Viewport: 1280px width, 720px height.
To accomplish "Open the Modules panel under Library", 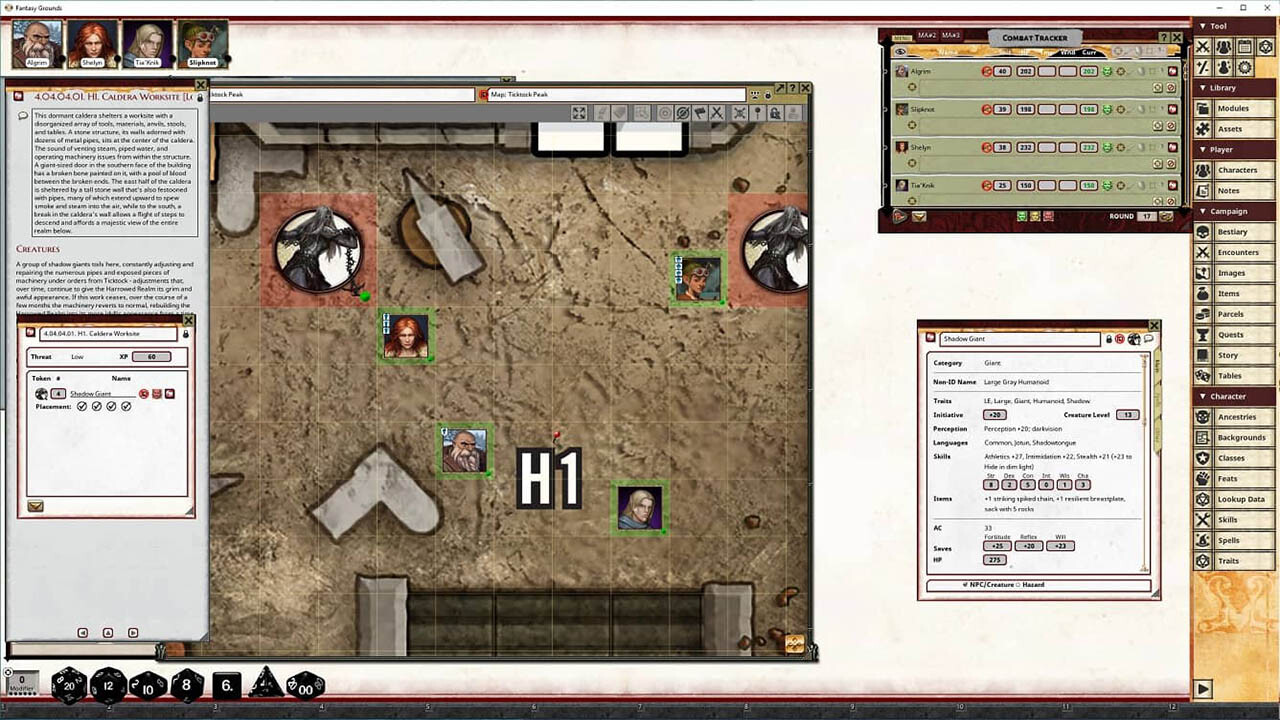I will (x=1232, y=108).
